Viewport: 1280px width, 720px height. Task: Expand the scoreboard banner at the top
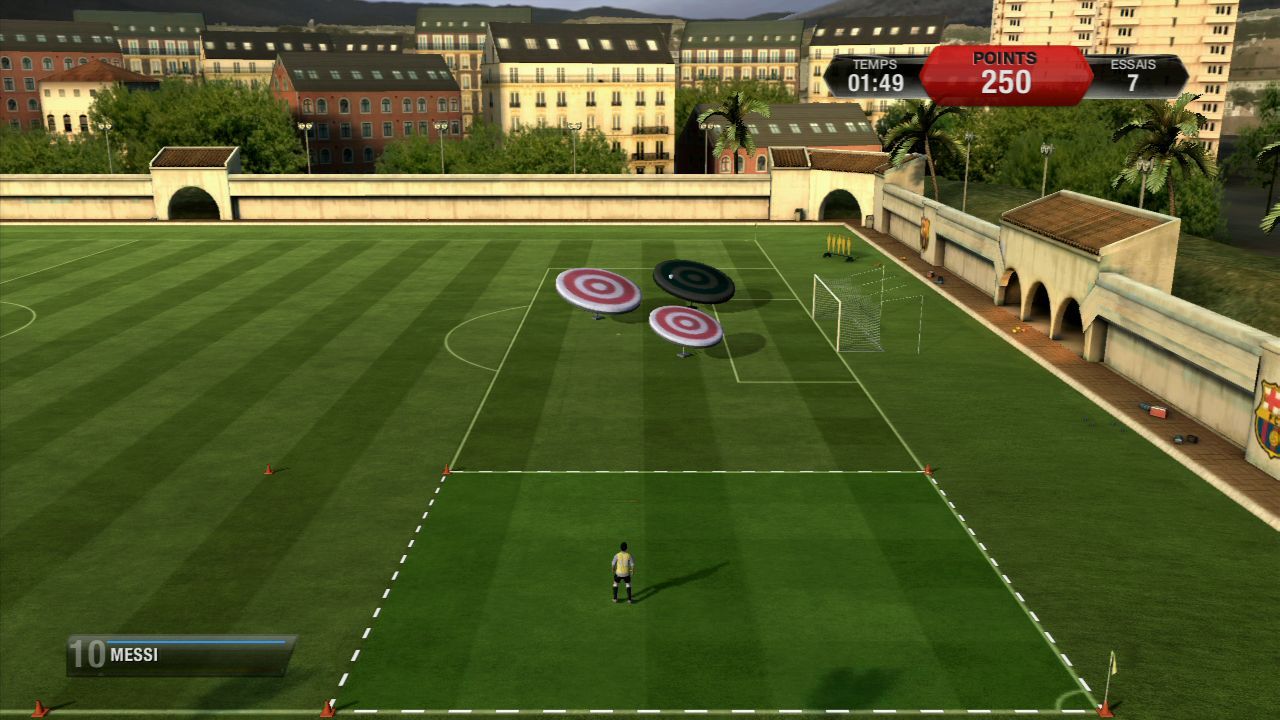1000,72
